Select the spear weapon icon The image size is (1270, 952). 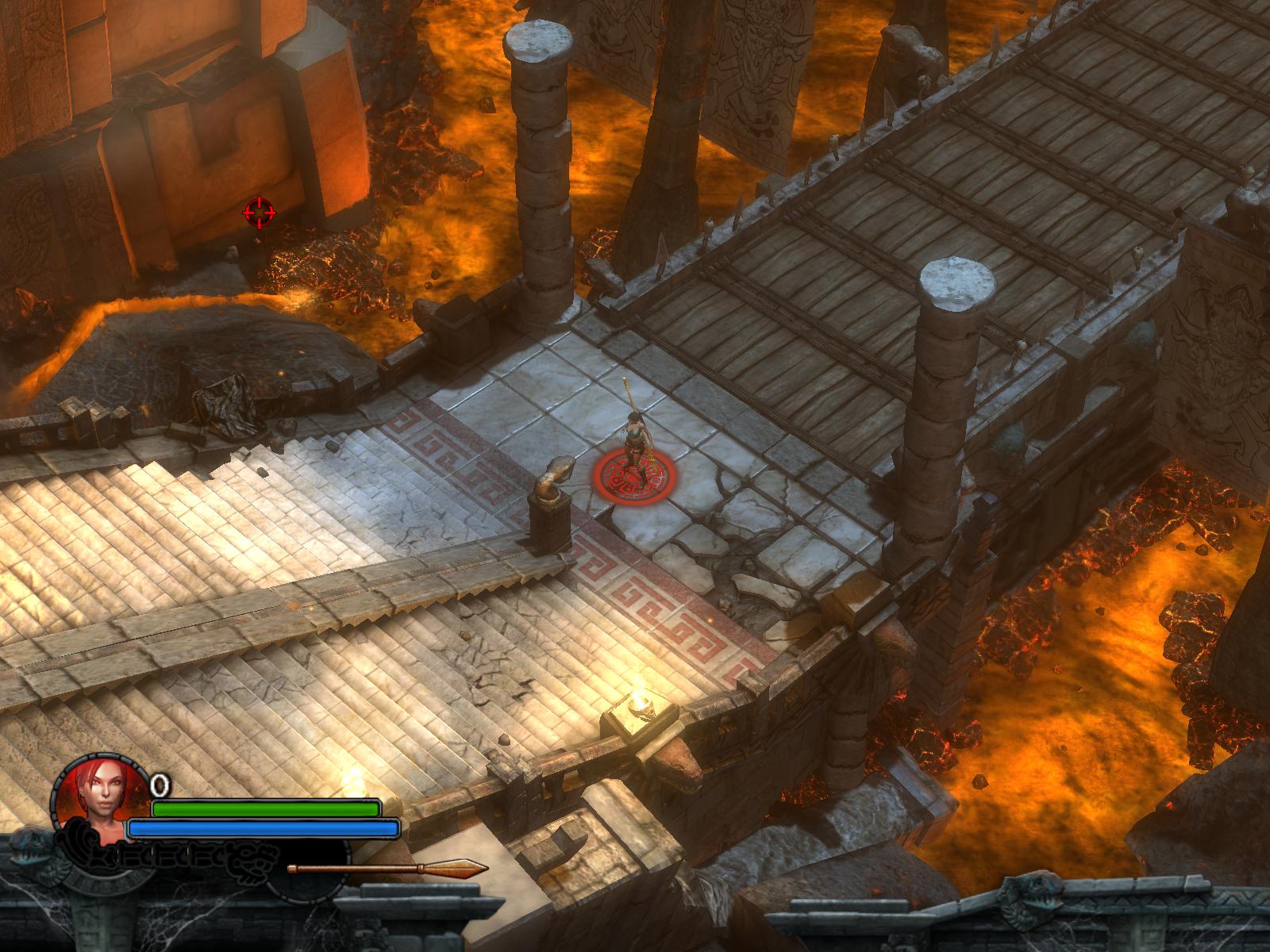click(x=387, y=869)
